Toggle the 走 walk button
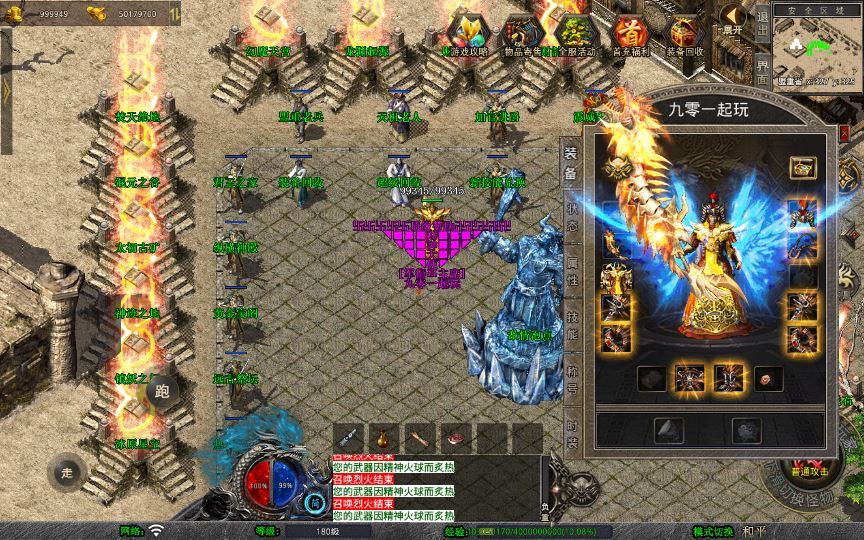This screenshot has width=864, height=540. click(68, 471)
